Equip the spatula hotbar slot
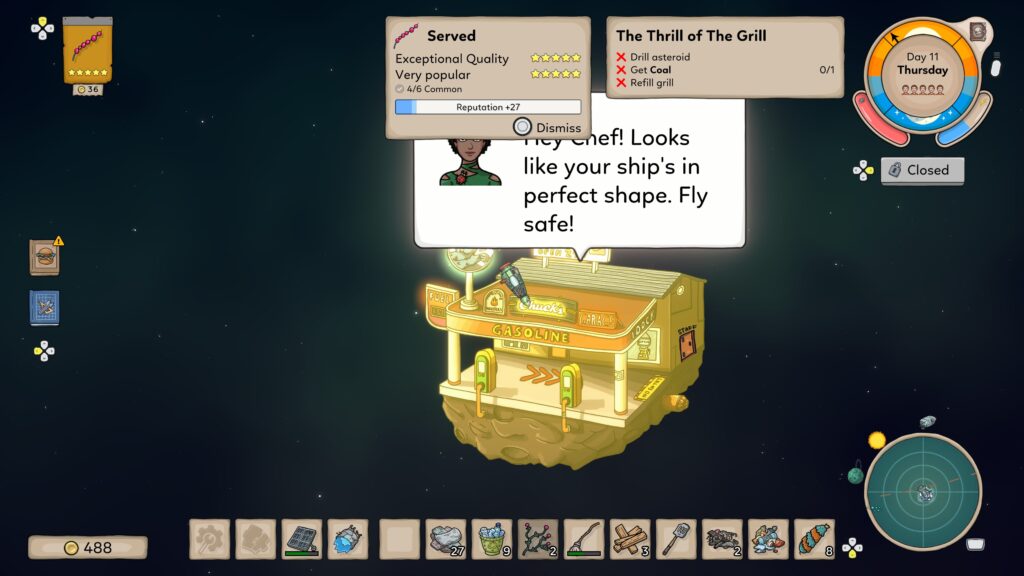This screenshot has width=1024, height=576. click(675, 539)
